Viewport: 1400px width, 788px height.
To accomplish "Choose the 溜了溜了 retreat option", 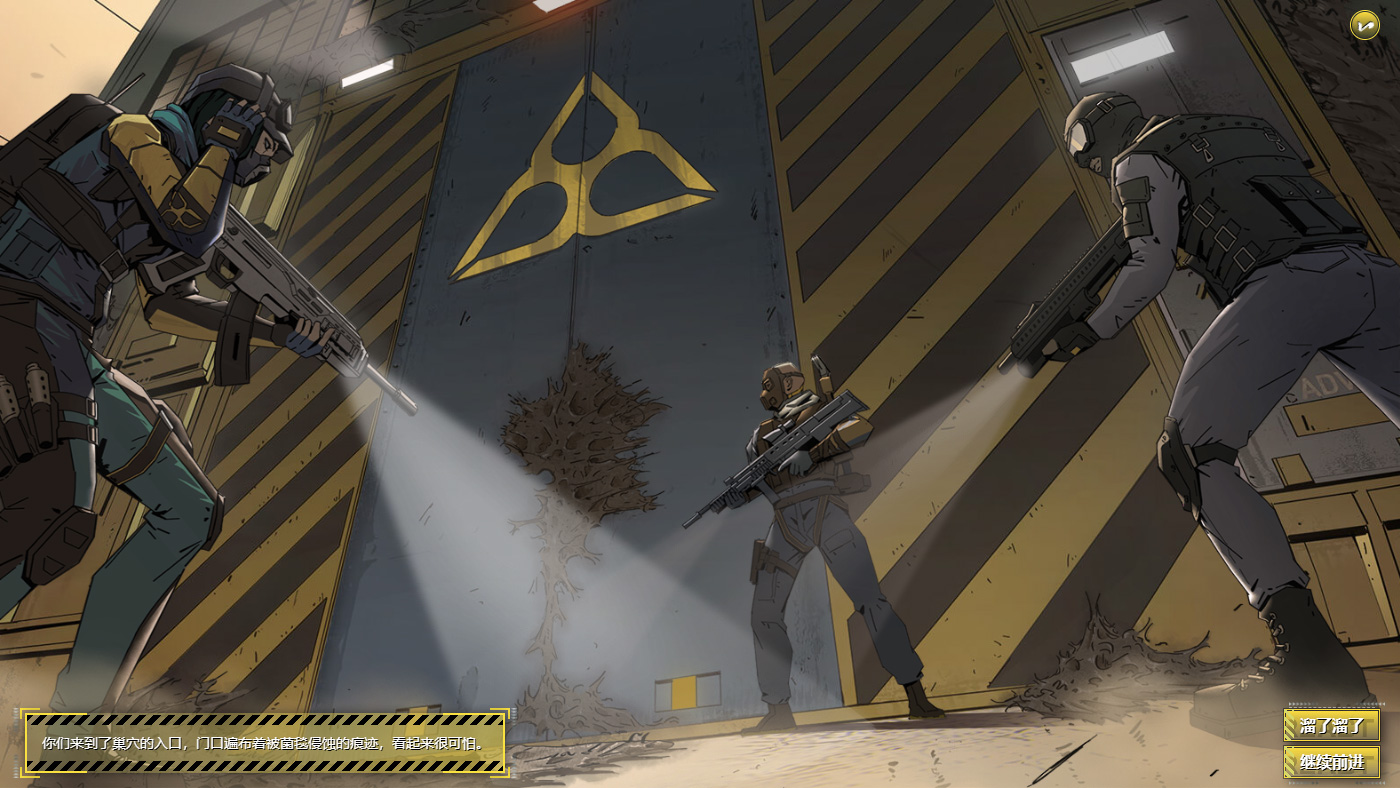I will point(1331,724).
